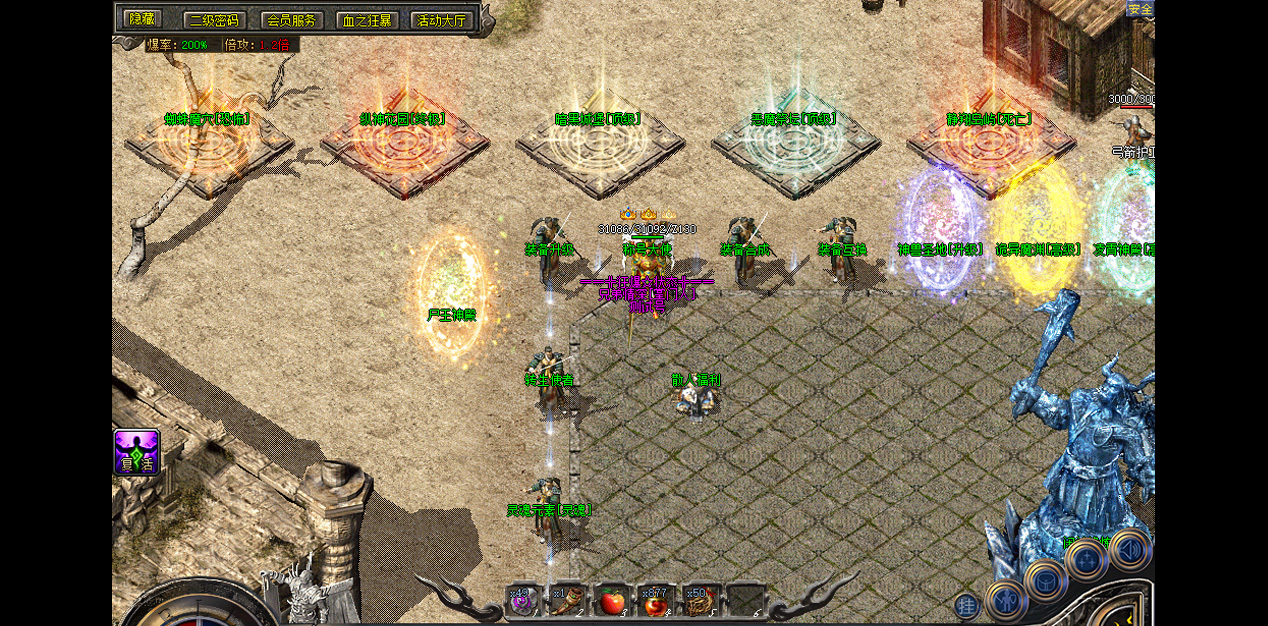
Task: Open 会员服务 member services
Action: point(291,20)
